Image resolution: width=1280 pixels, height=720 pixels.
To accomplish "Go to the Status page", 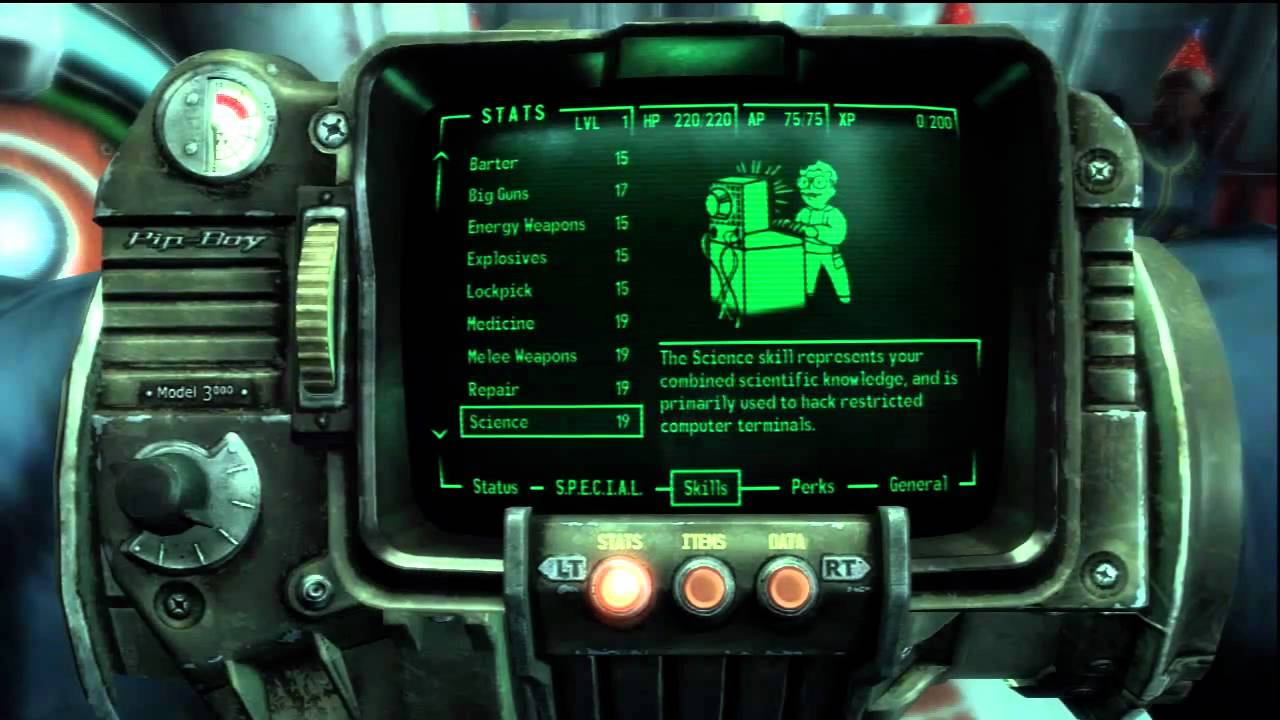I will (494, 487).
